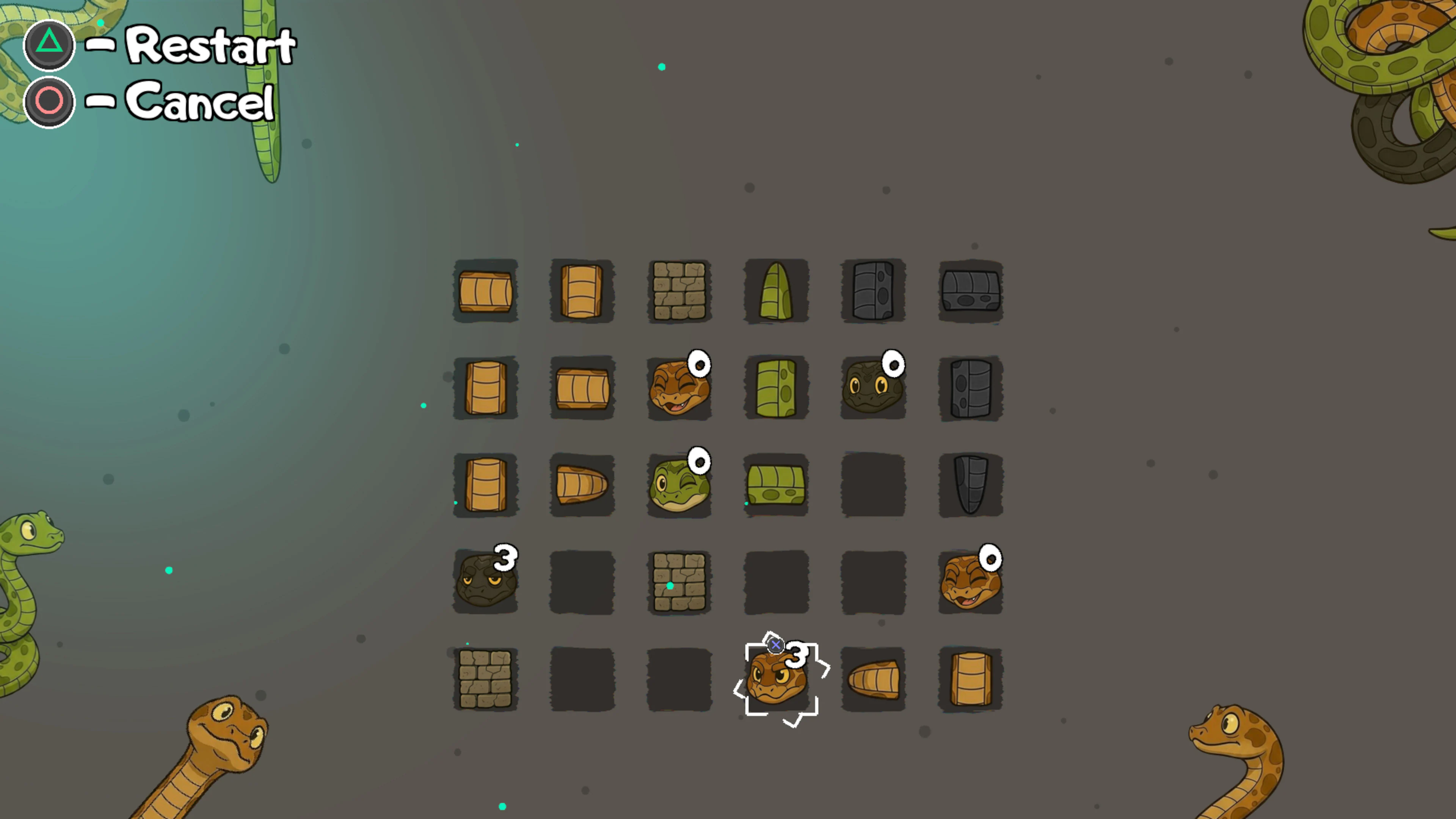The width and height of the screenshot is (1456, 819).
Task: Select the winking green snake head tile
Action: pos(679,485)
